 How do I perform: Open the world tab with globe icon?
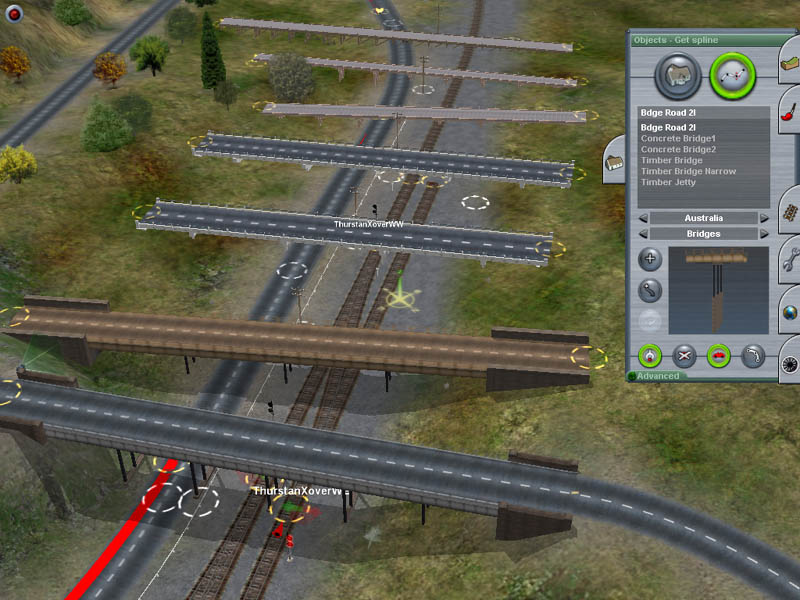tap(789, 312)
